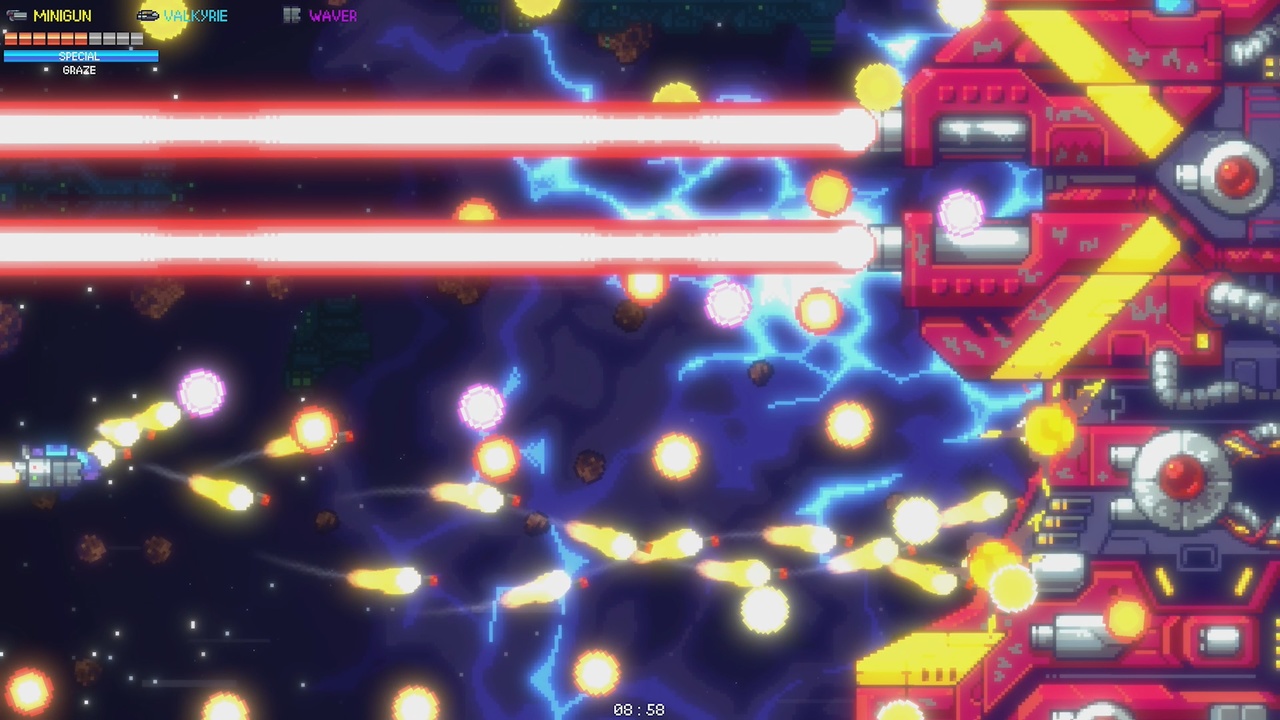Image resolution: width=1280 pixels, height=720 pixels.
Task: Click the GRAZE label
Action: [x=80, y=70]
